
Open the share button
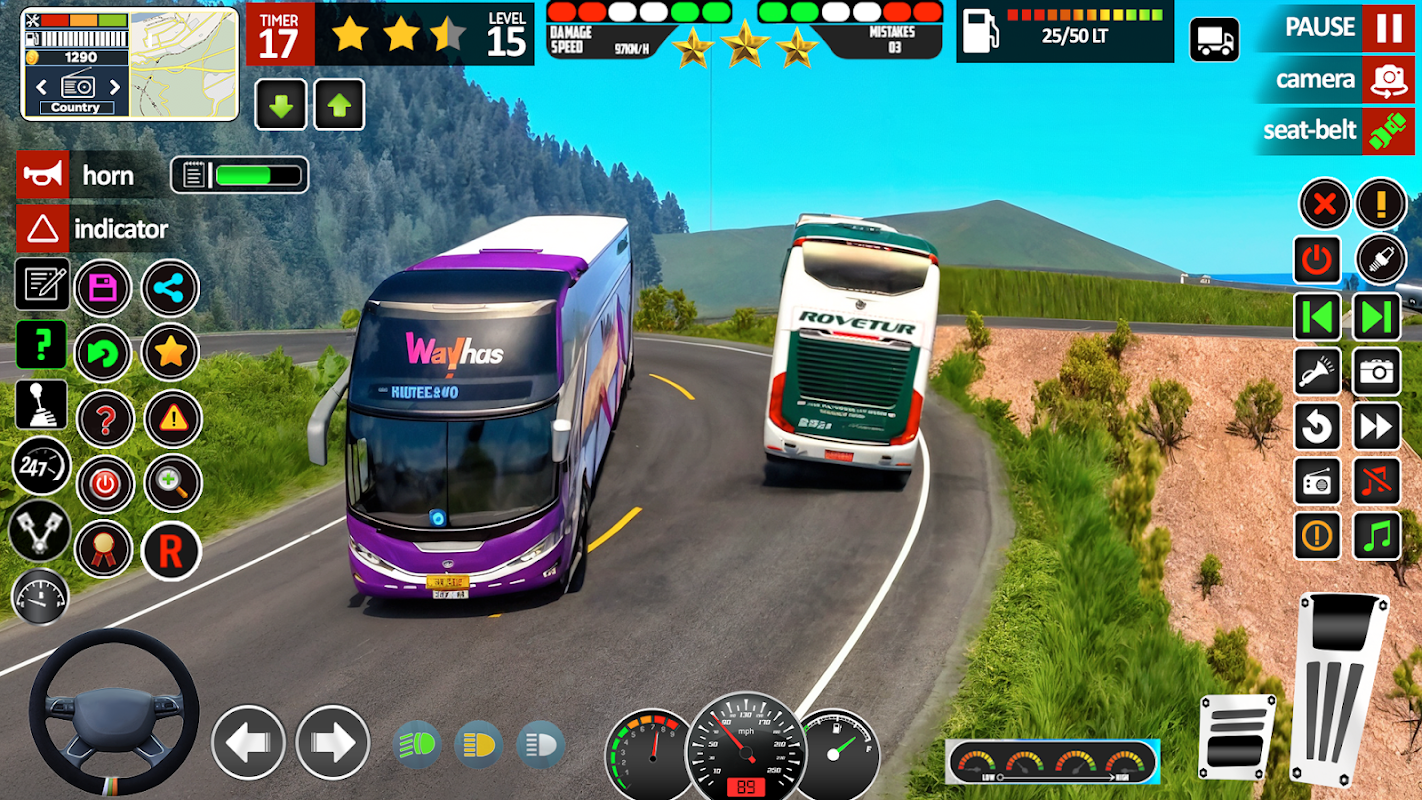171,289
